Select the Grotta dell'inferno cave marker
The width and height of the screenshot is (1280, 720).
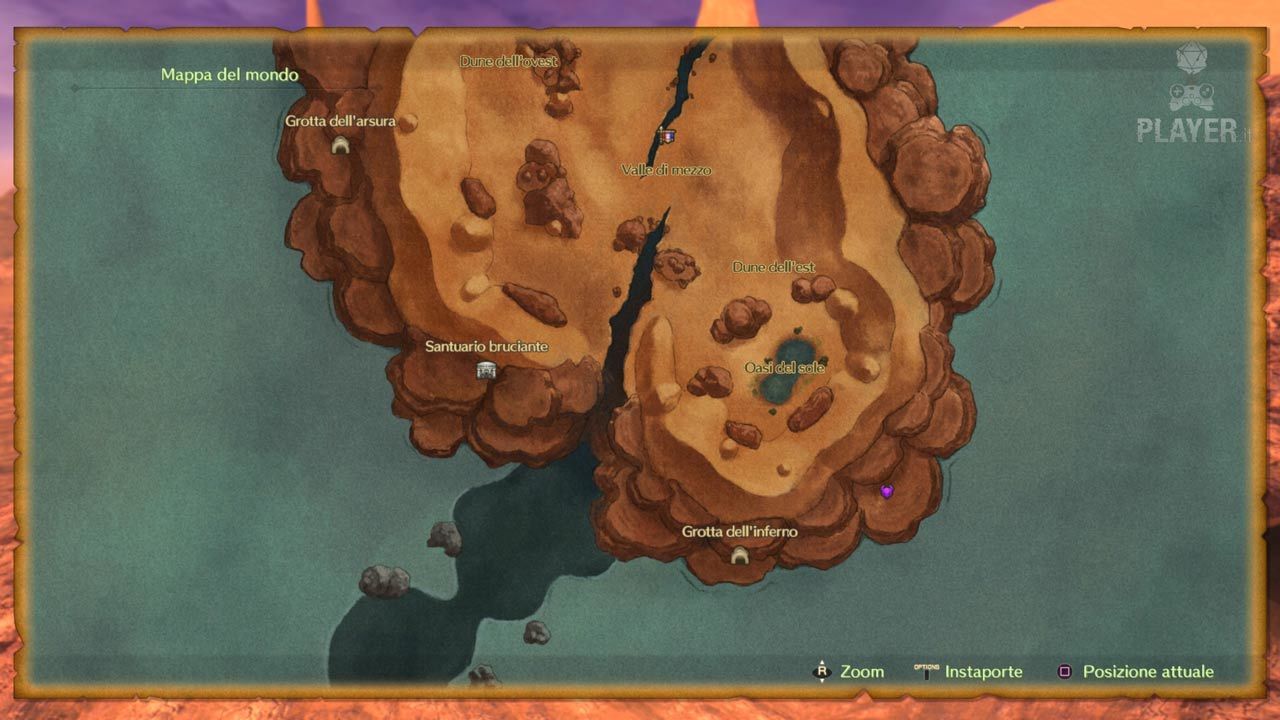pyautogui.click(x=740, y=555)
